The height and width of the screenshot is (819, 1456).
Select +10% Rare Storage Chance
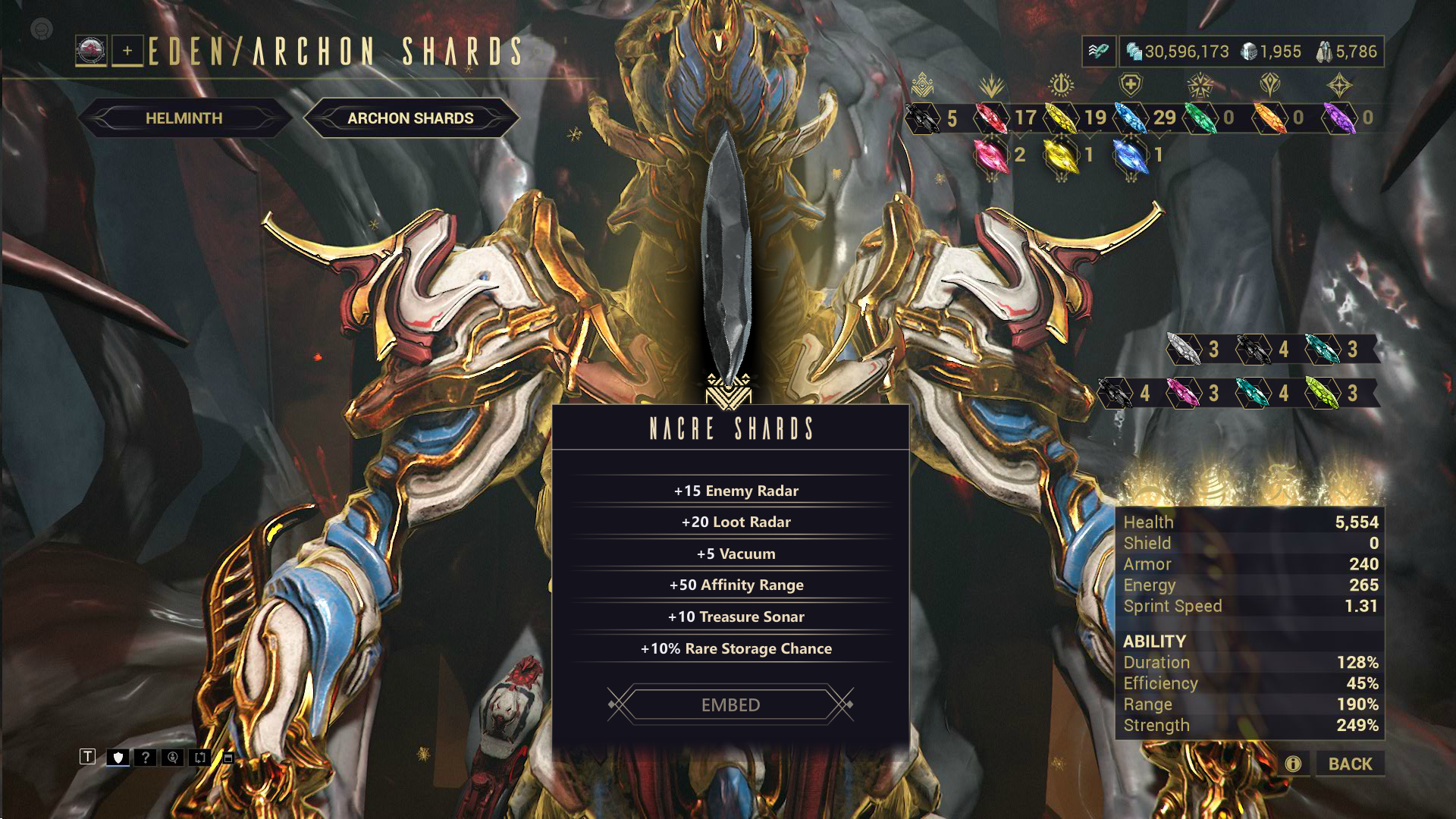tap(736, 648)
